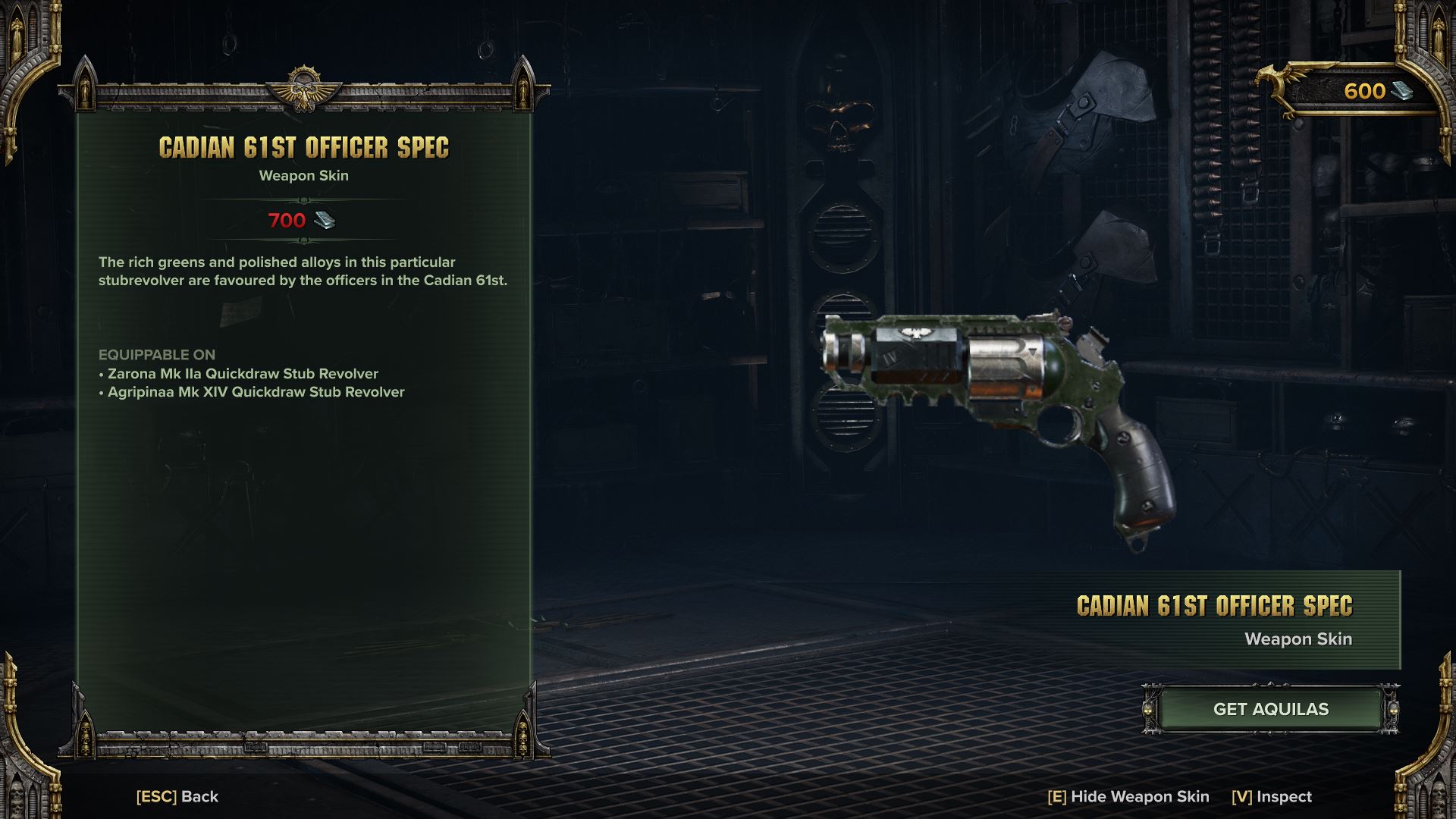Click the Get Aquilas button
The width and height of the screenshot is (1456, 819).
[x=1270, y=709]
